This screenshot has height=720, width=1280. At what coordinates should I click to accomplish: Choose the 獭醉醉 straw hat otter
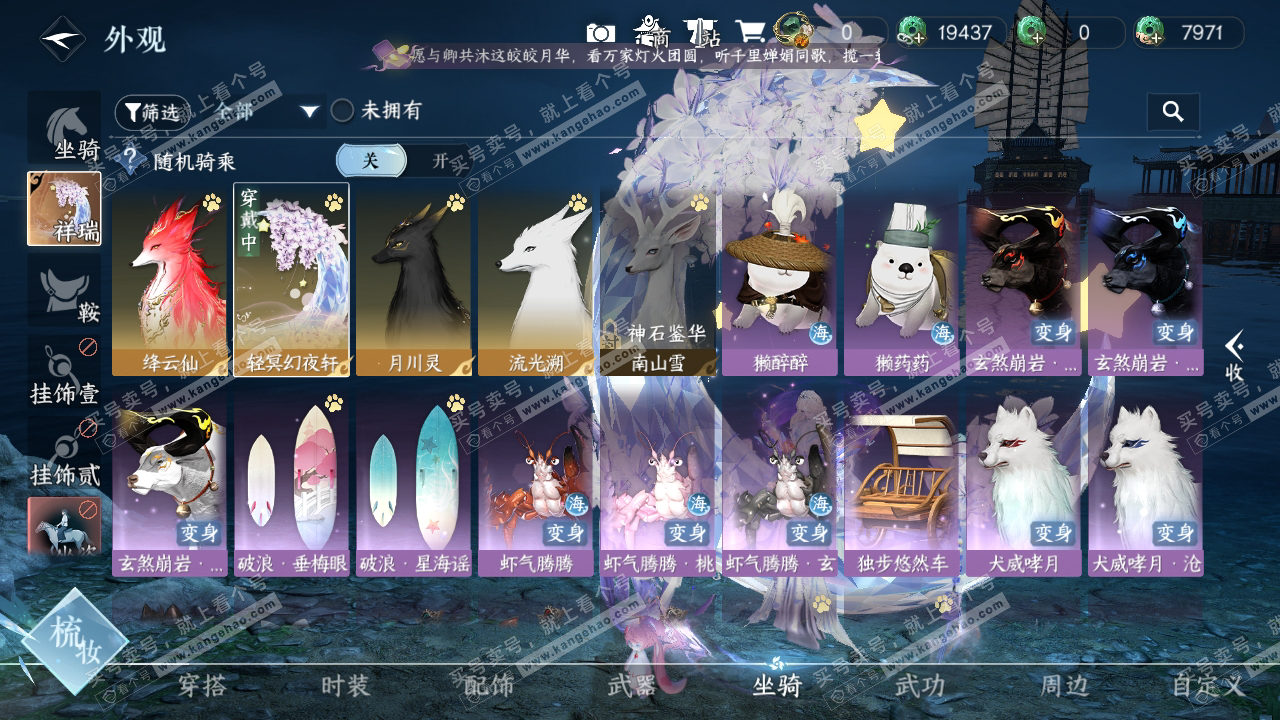click(x=779, y=280)
